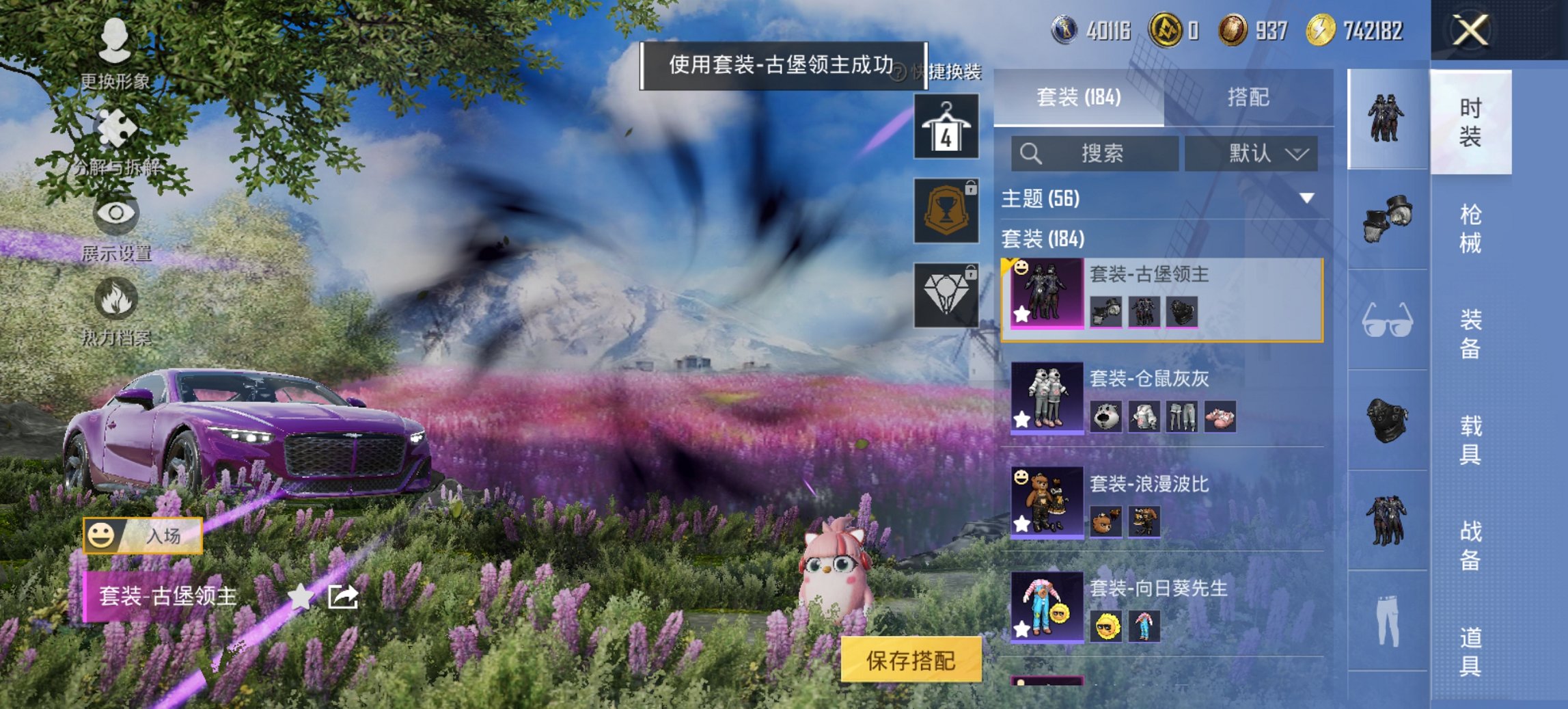Click the hanger wardrobe icon with badge 4
This screenshot has width=1568, height=709.
point(947,129)
